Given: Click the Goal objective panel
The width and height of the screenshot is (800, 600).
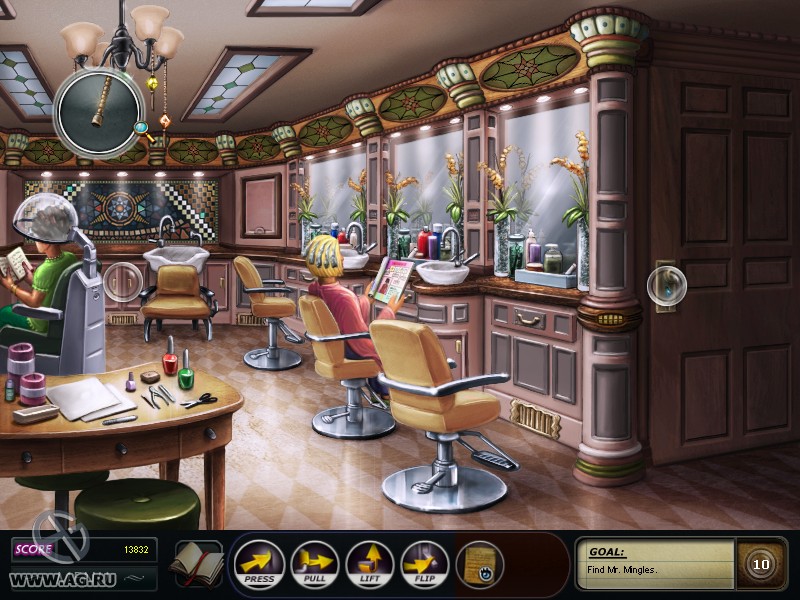Looking at the screenshot, I should point(655,563).
